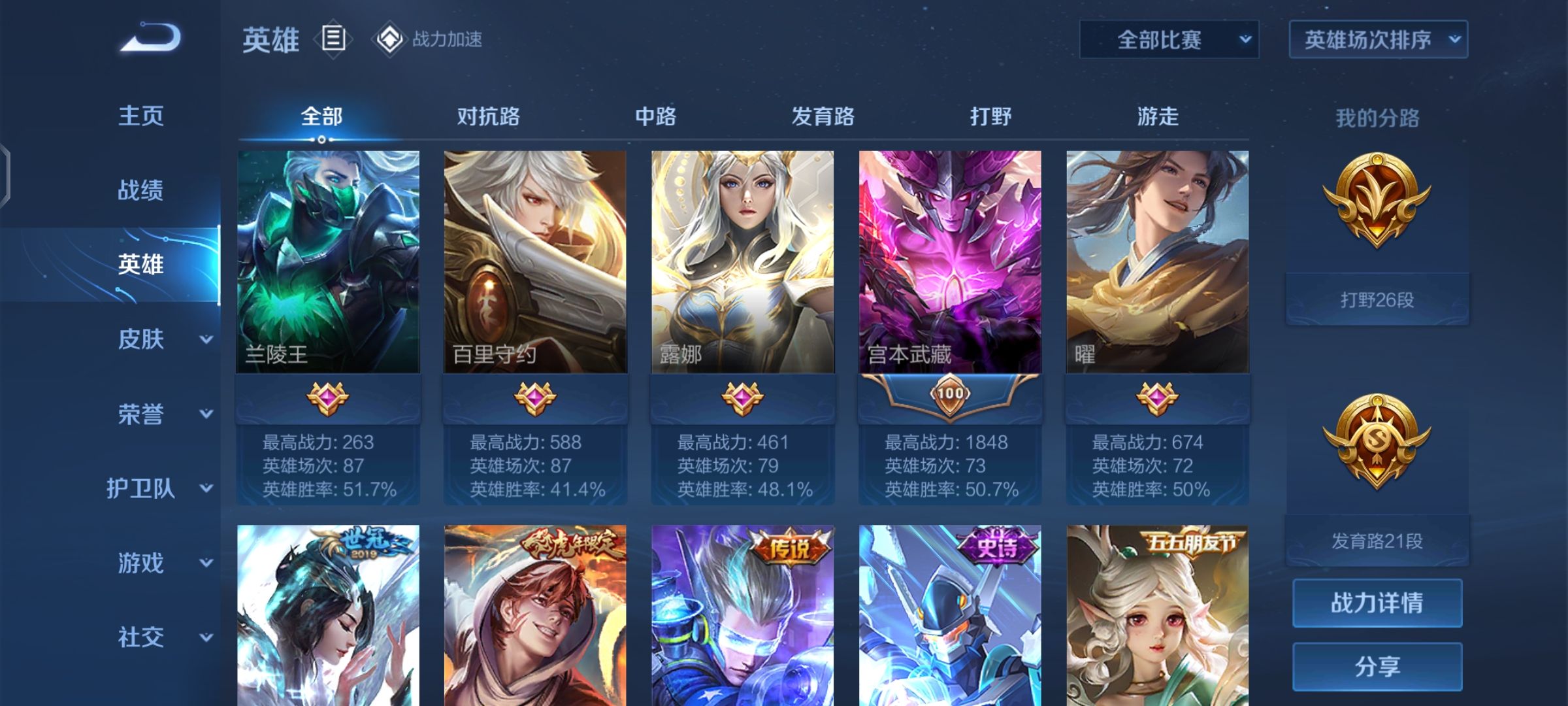Select the game logo in top left
This screenshot has height=706, width=1568.
click(150, 39)
